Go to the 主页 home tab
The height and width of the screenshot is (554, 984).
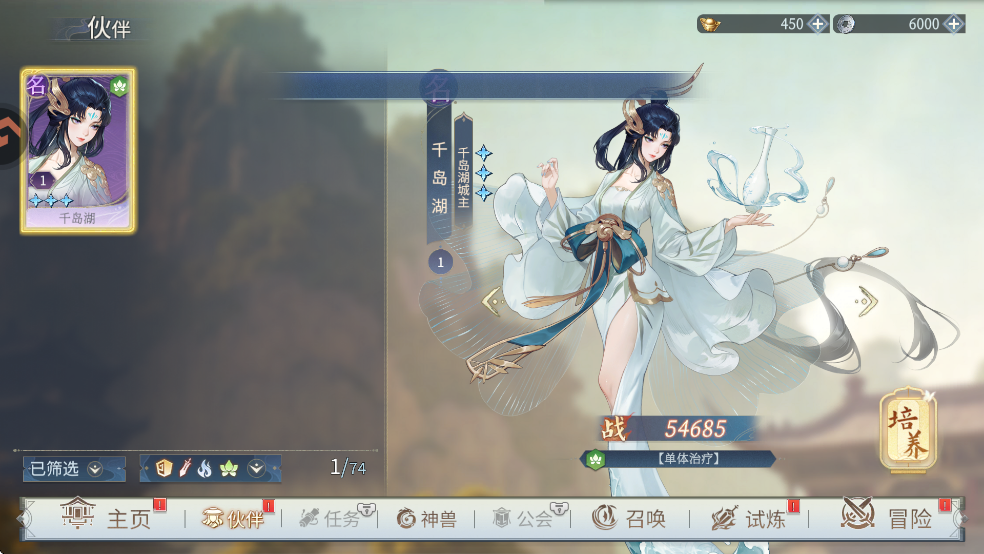[107, 518]
